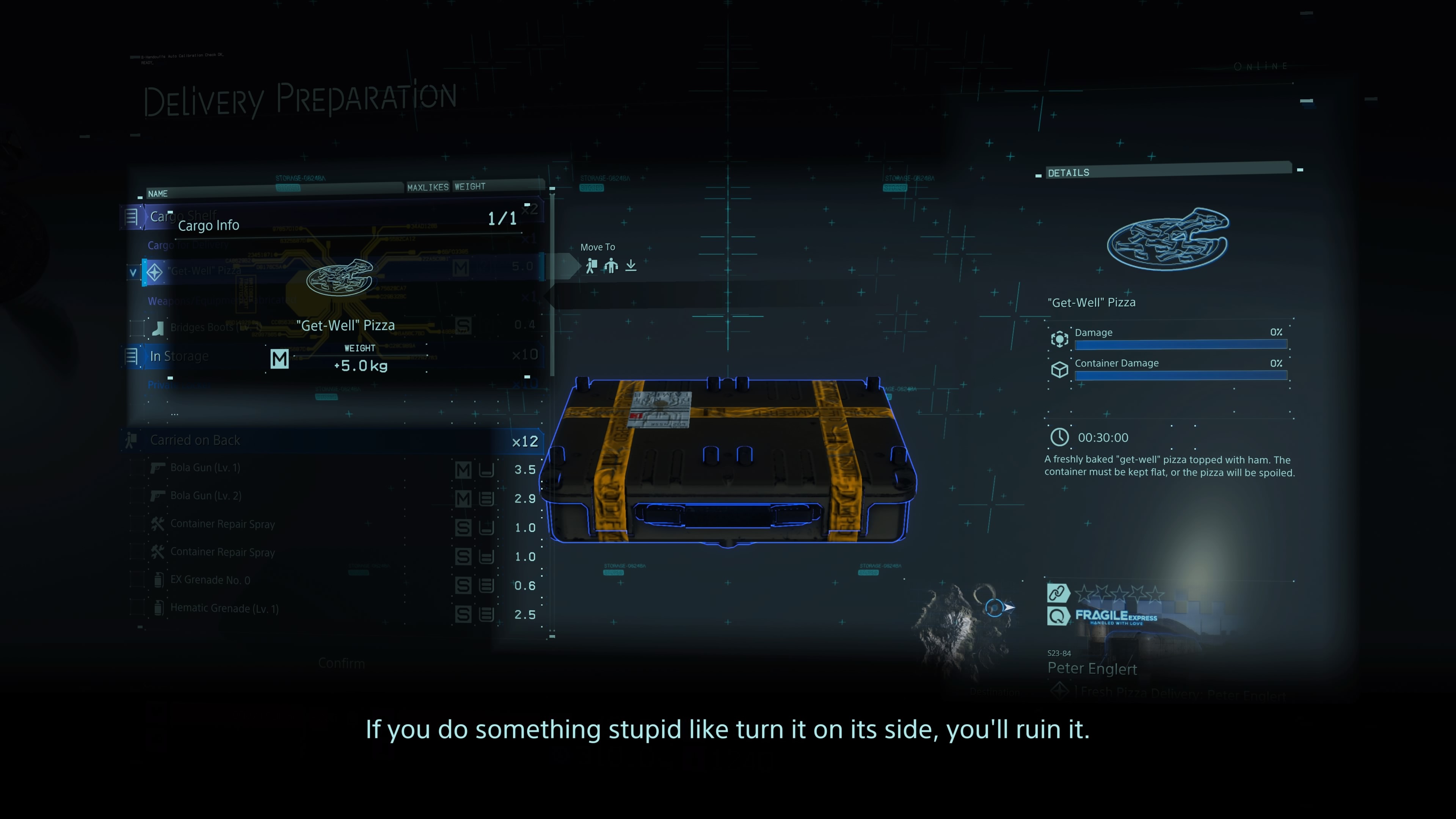Confirm the delivery preparation
Image resolution: width=1456 pixels, height=819 pixels.
click(x=341, y=663)
